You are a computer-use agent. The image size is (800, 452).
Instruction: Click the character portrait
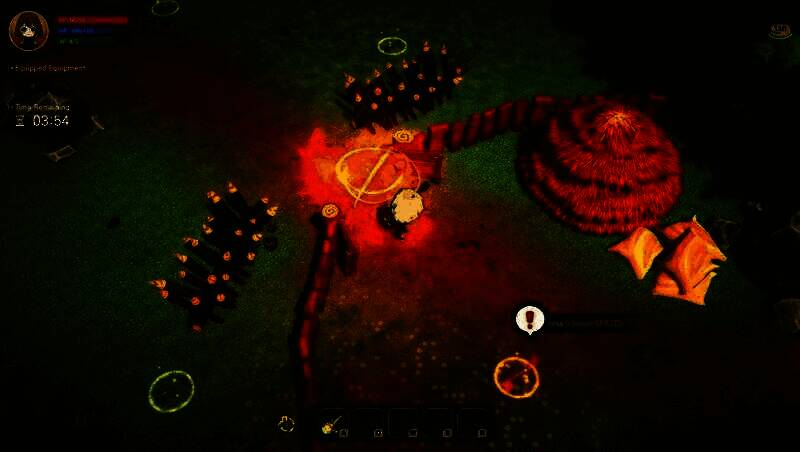pos(28,30)
